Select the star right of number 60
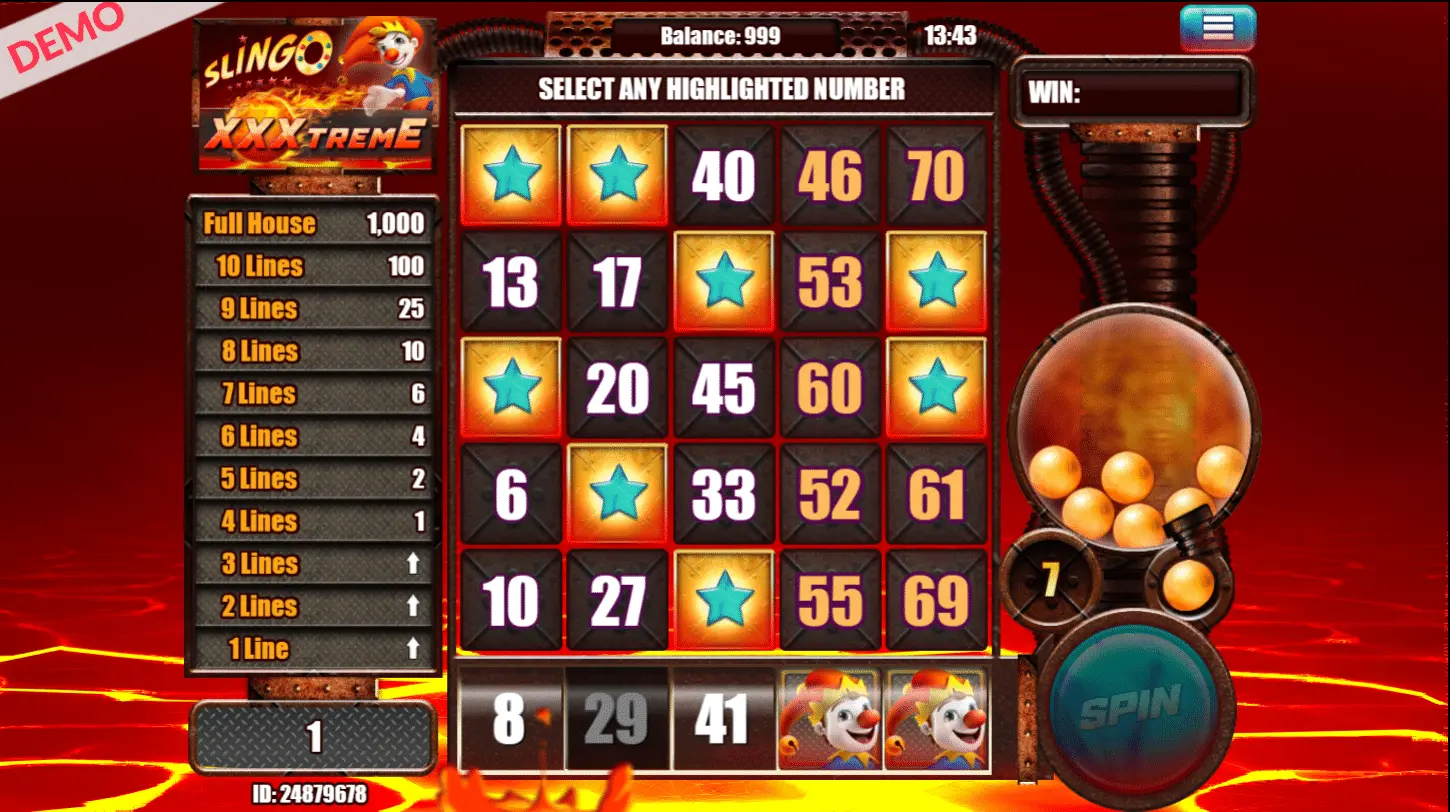 click(936, 387)
